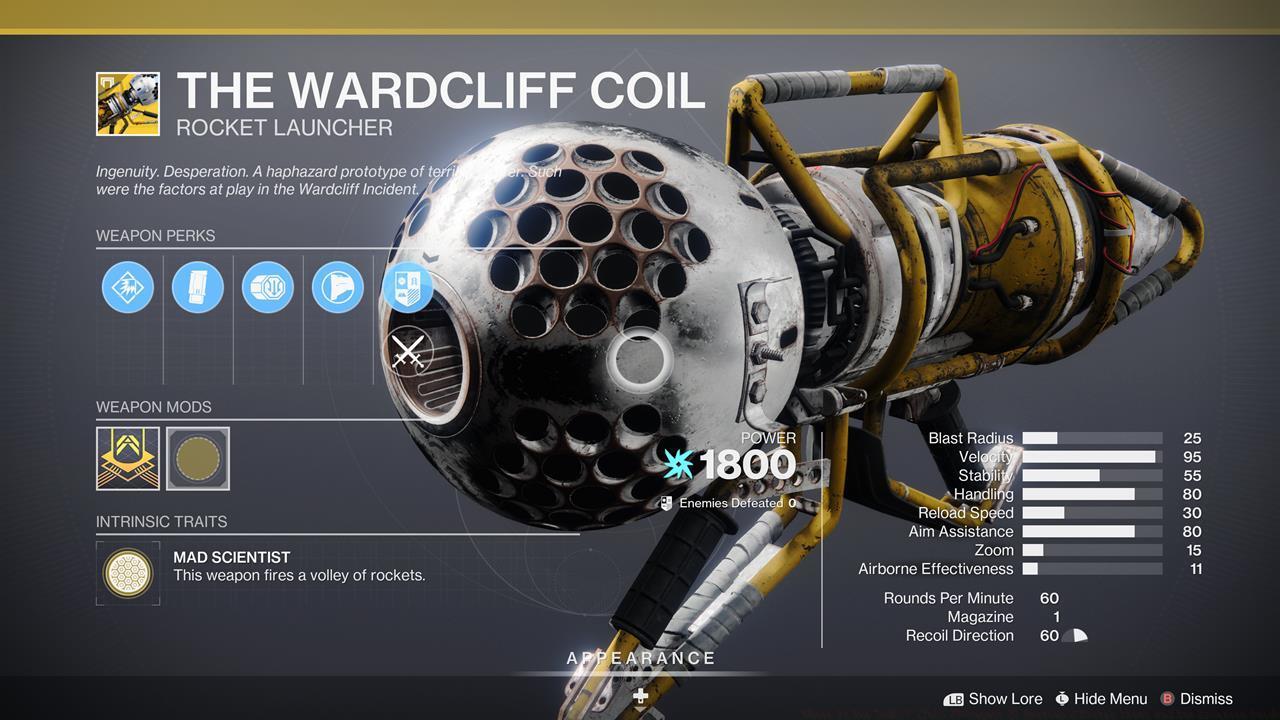
Task: Select the Composite Stock perk icon
Action: (338, 287)
